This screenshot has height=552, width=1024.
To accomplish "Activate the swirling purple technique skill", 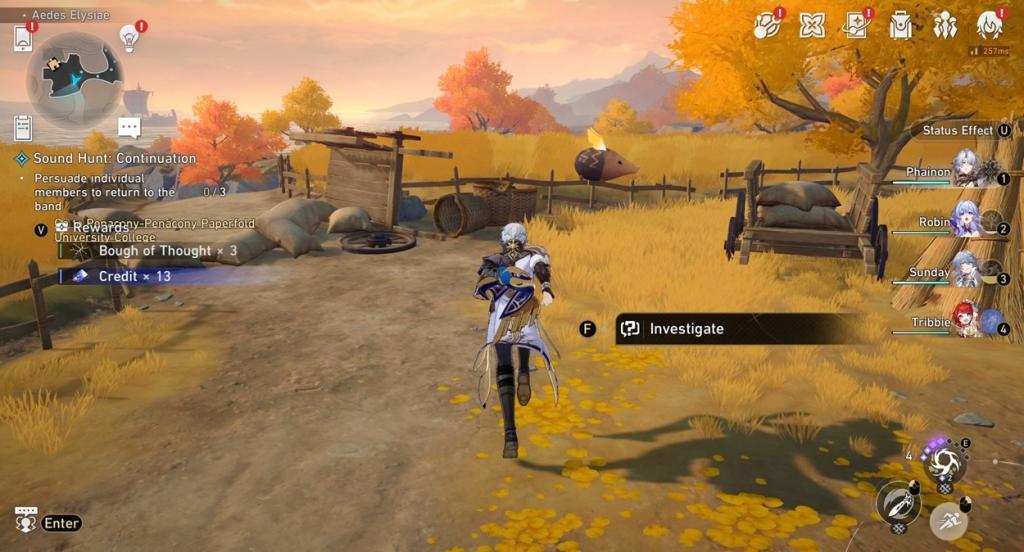I will tap(943, 461).
